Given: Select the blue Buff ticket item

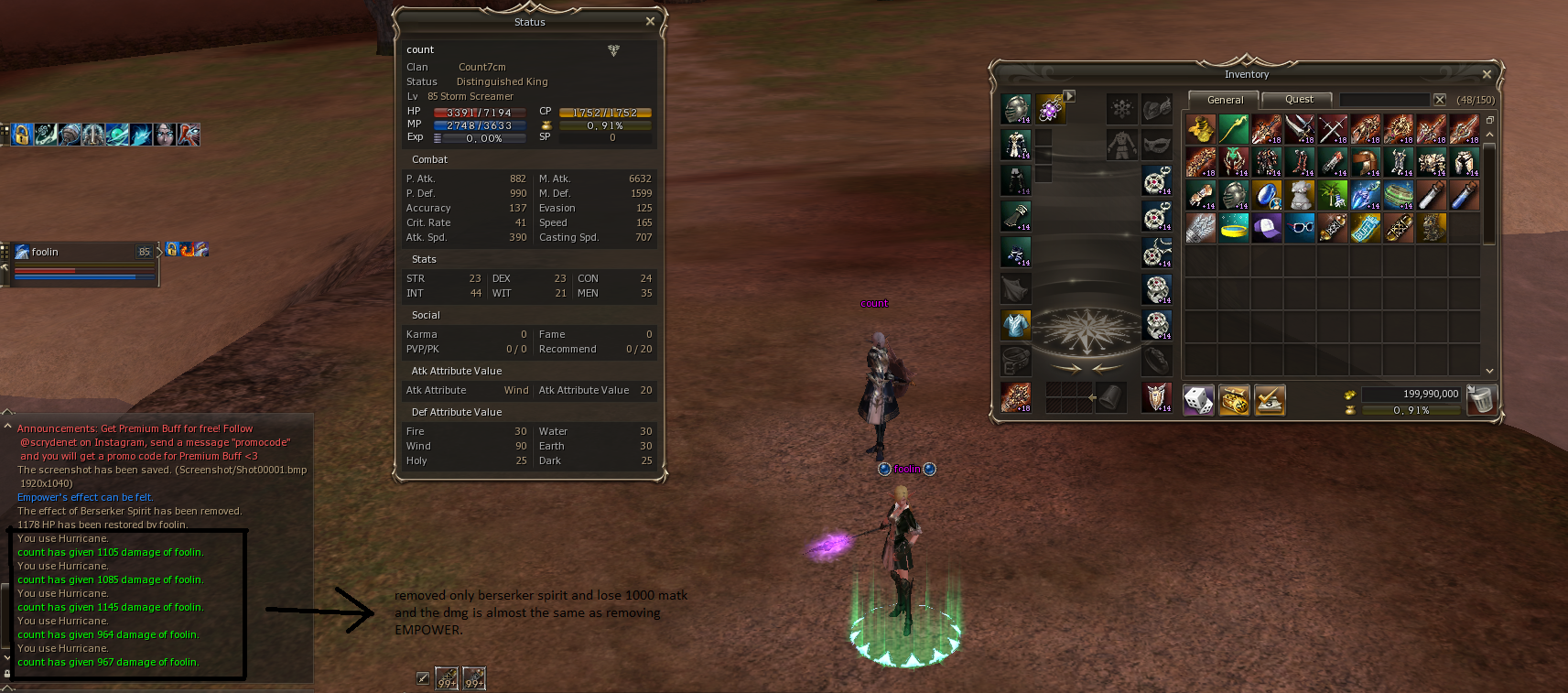Looking at the screenshot, I should [x=1365, y=227].
